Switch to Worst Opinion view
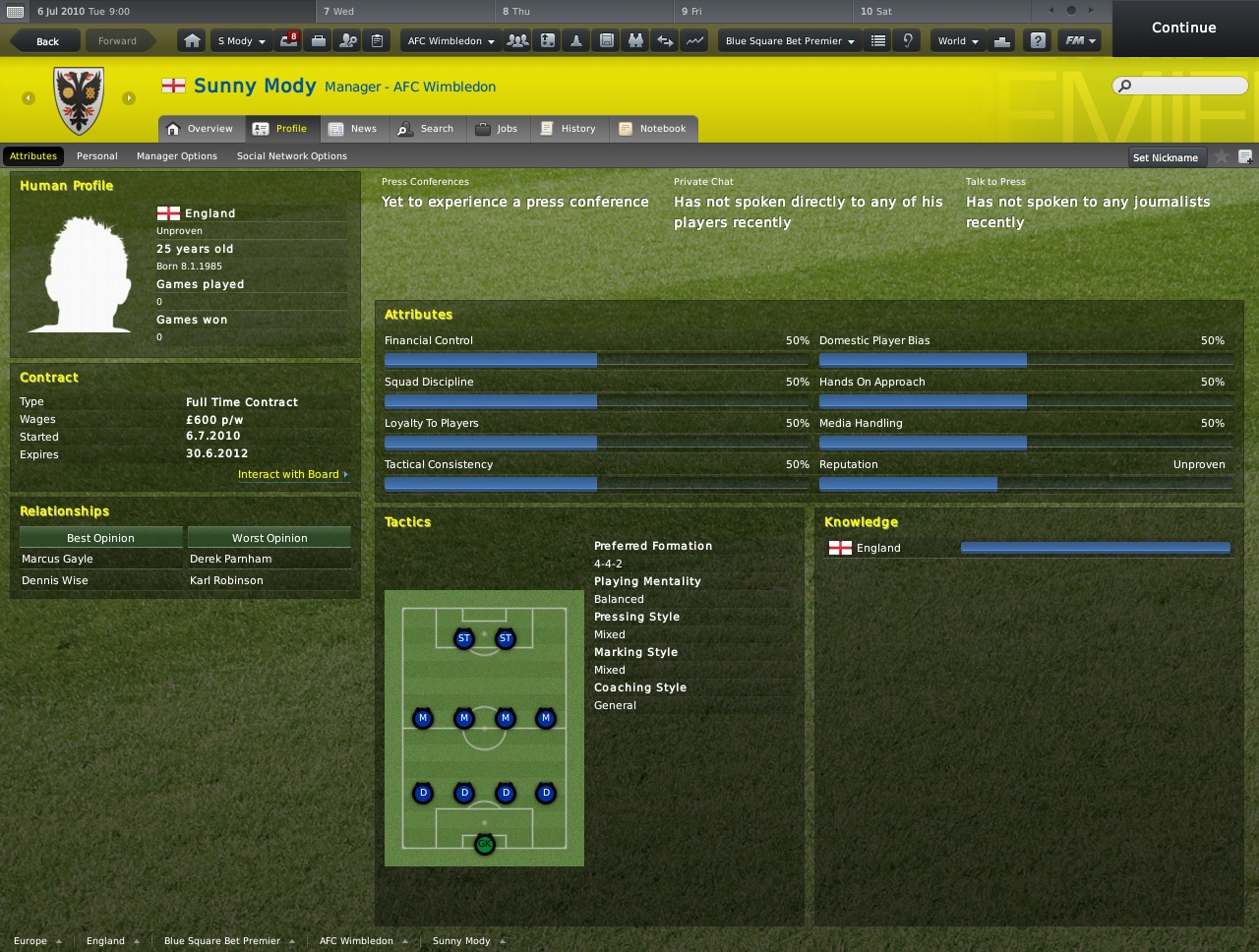This screenshot has width=1259, height=952. point(269,537)
